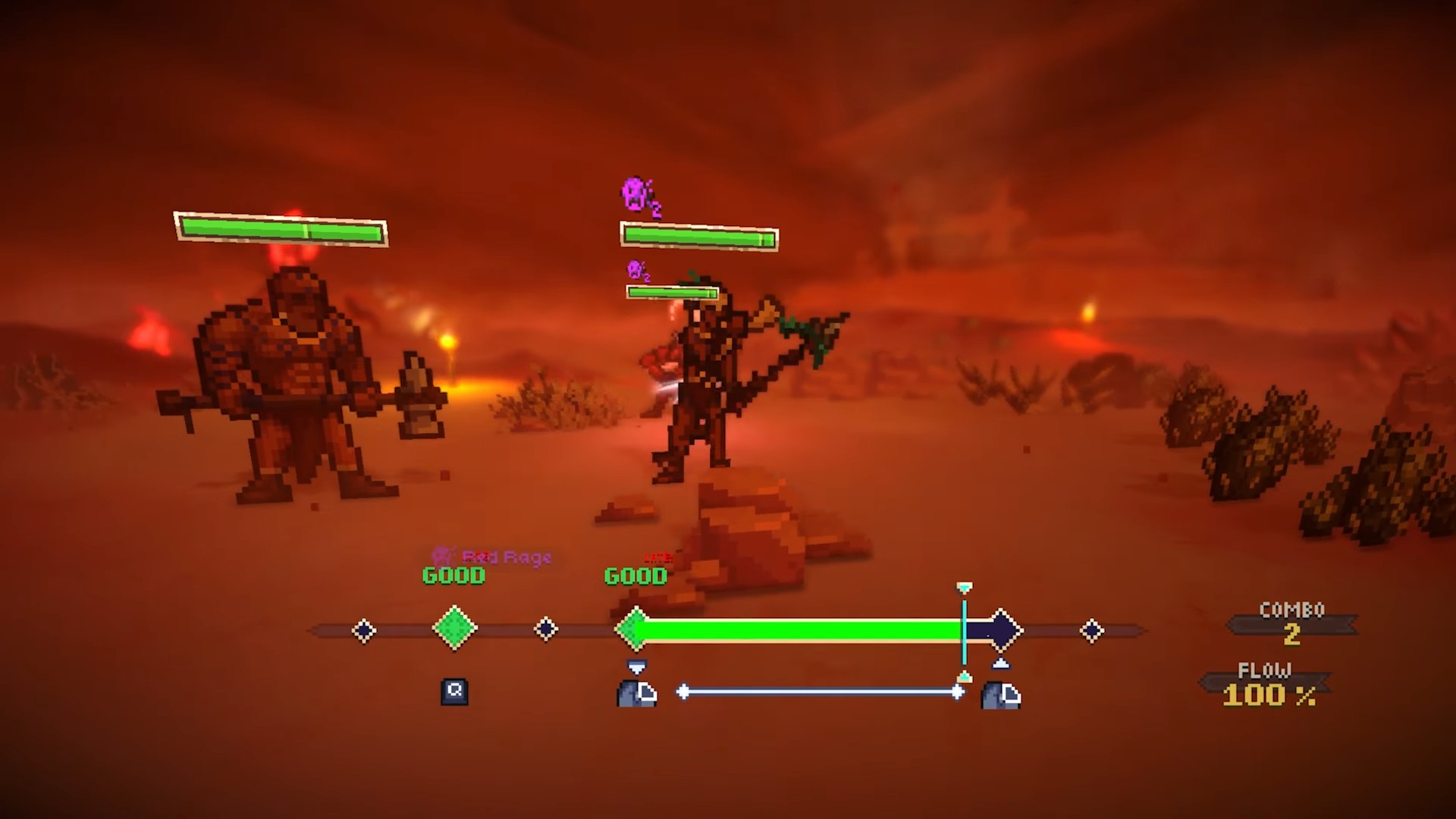Click the down-arrow indicator above the left mouse icon
Image resolution: width=1456 pixels, height=819 pixels.
(637, 666)
